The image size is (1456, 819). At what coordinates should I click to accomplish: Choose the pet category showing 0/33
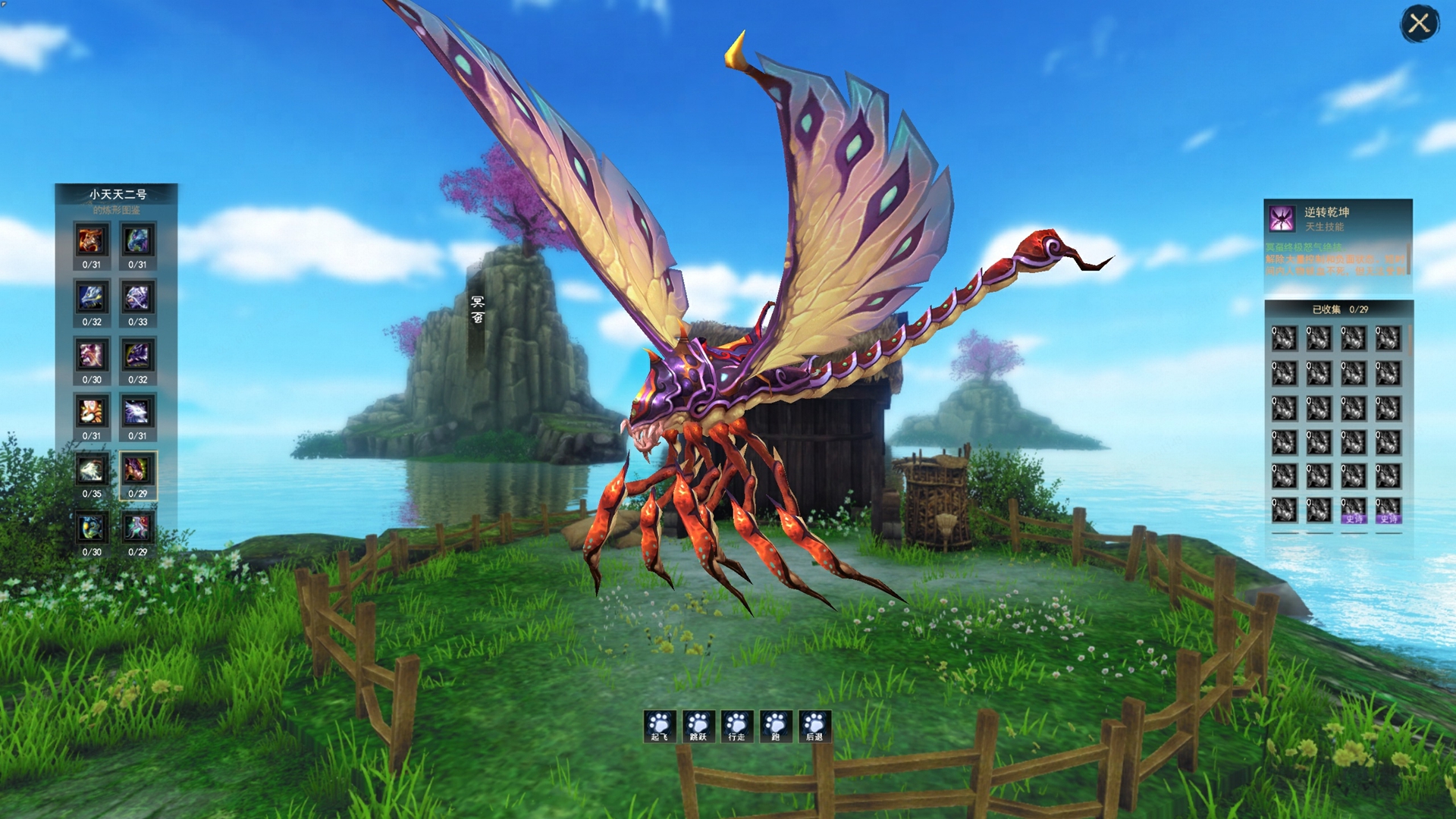tap(137, 299)
